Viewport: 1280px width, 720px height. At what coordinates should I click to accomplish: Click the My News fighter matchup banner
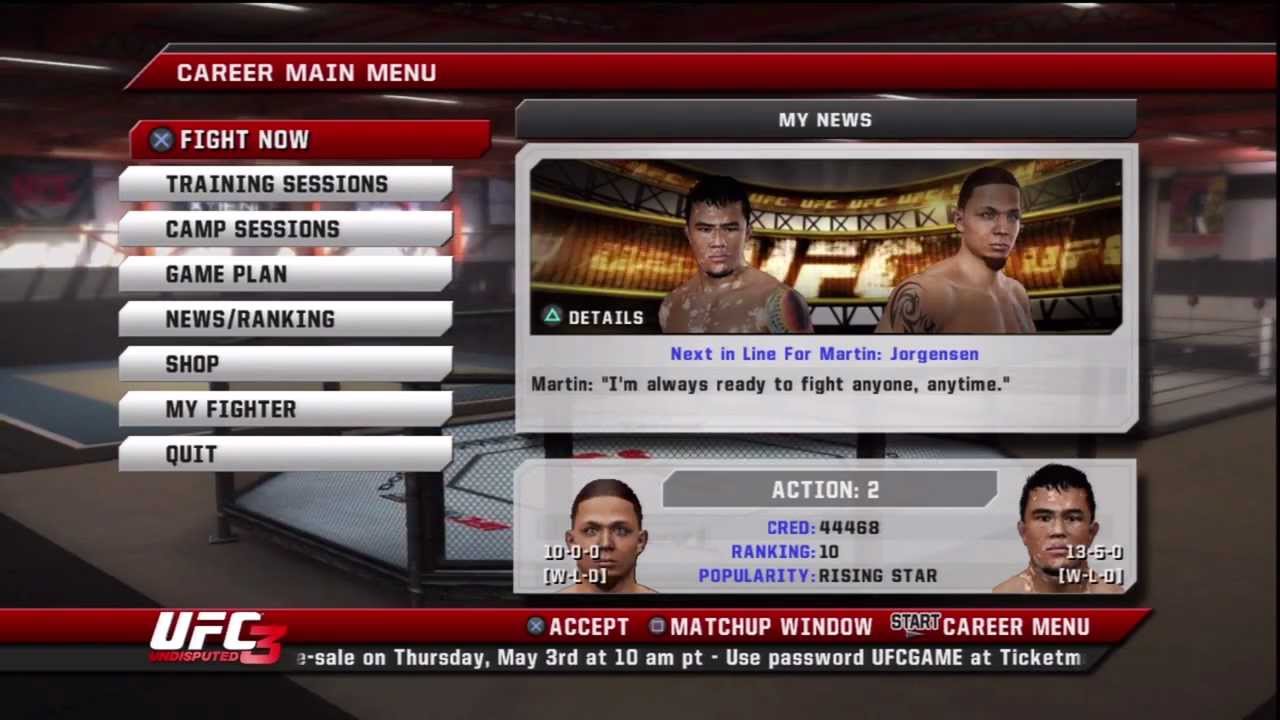(x=825, y=246)
